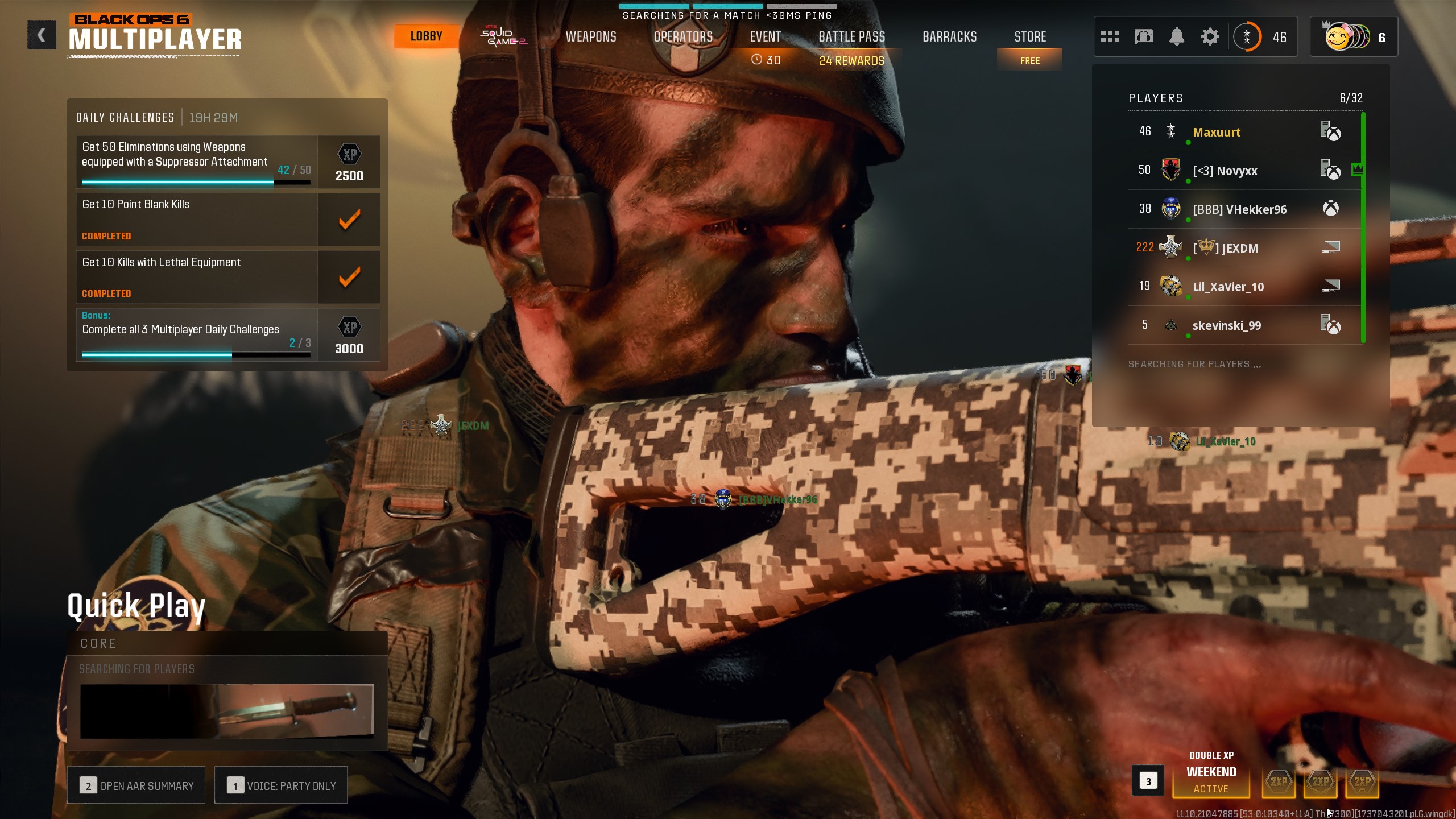The height and width of the screenshot is (819, 1456).
Task: Click the headset voice channels icon
Action: click(x=1143, y=37)
